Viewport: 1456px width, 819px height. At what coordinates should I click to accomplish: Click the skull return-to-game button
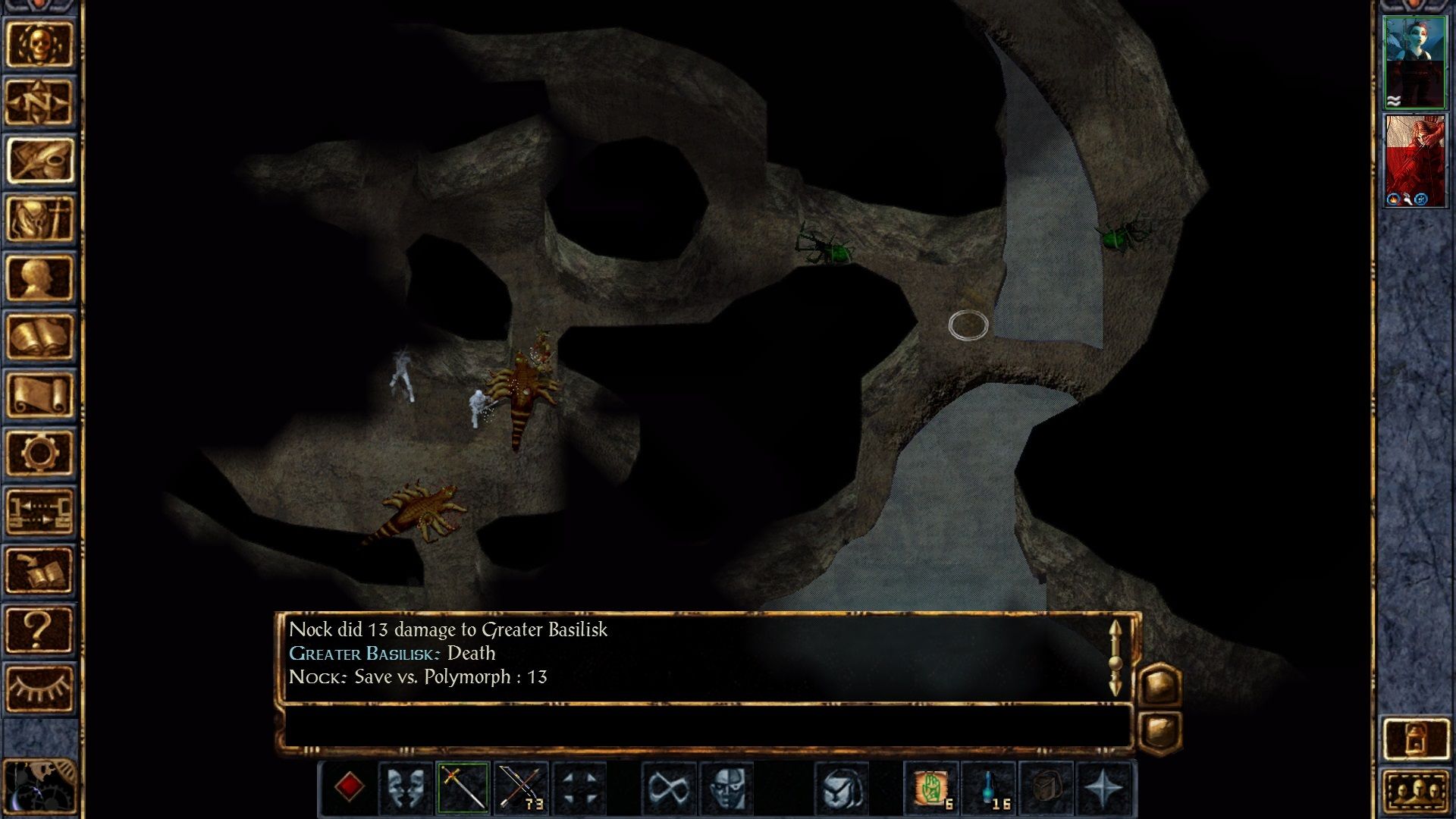tap(39, 44)
